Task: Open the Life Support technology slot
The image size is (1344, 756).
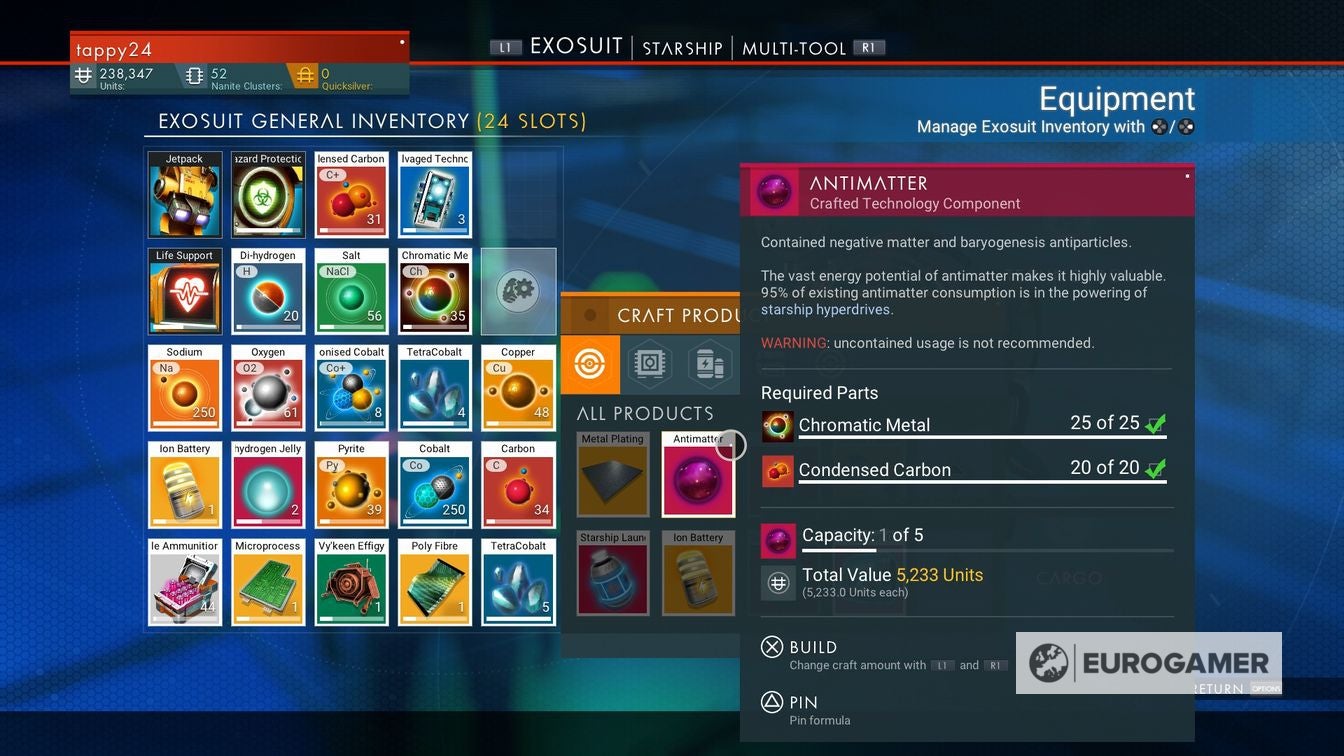Action: (184, 291)
